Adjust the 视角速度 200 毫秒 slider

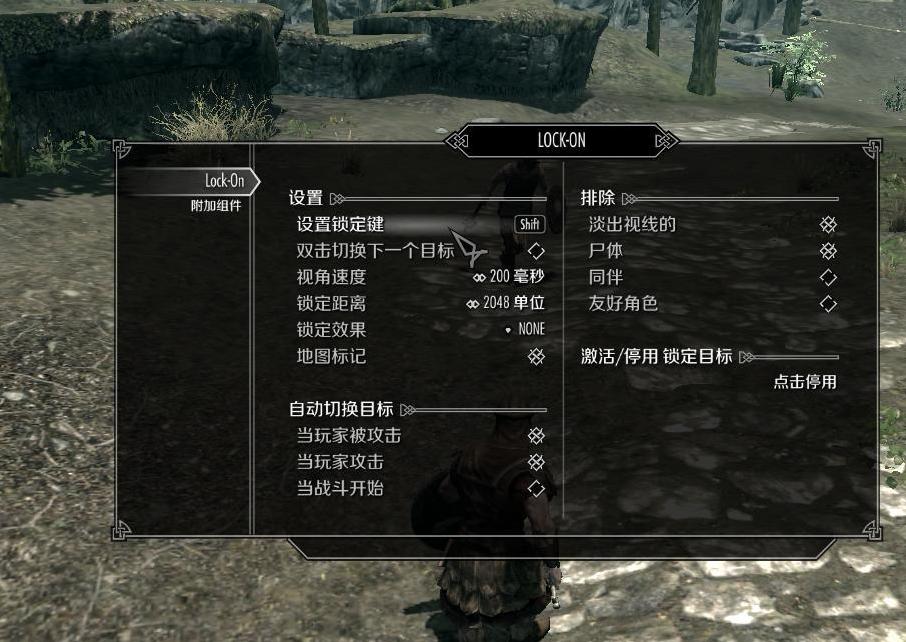point(509,277)
